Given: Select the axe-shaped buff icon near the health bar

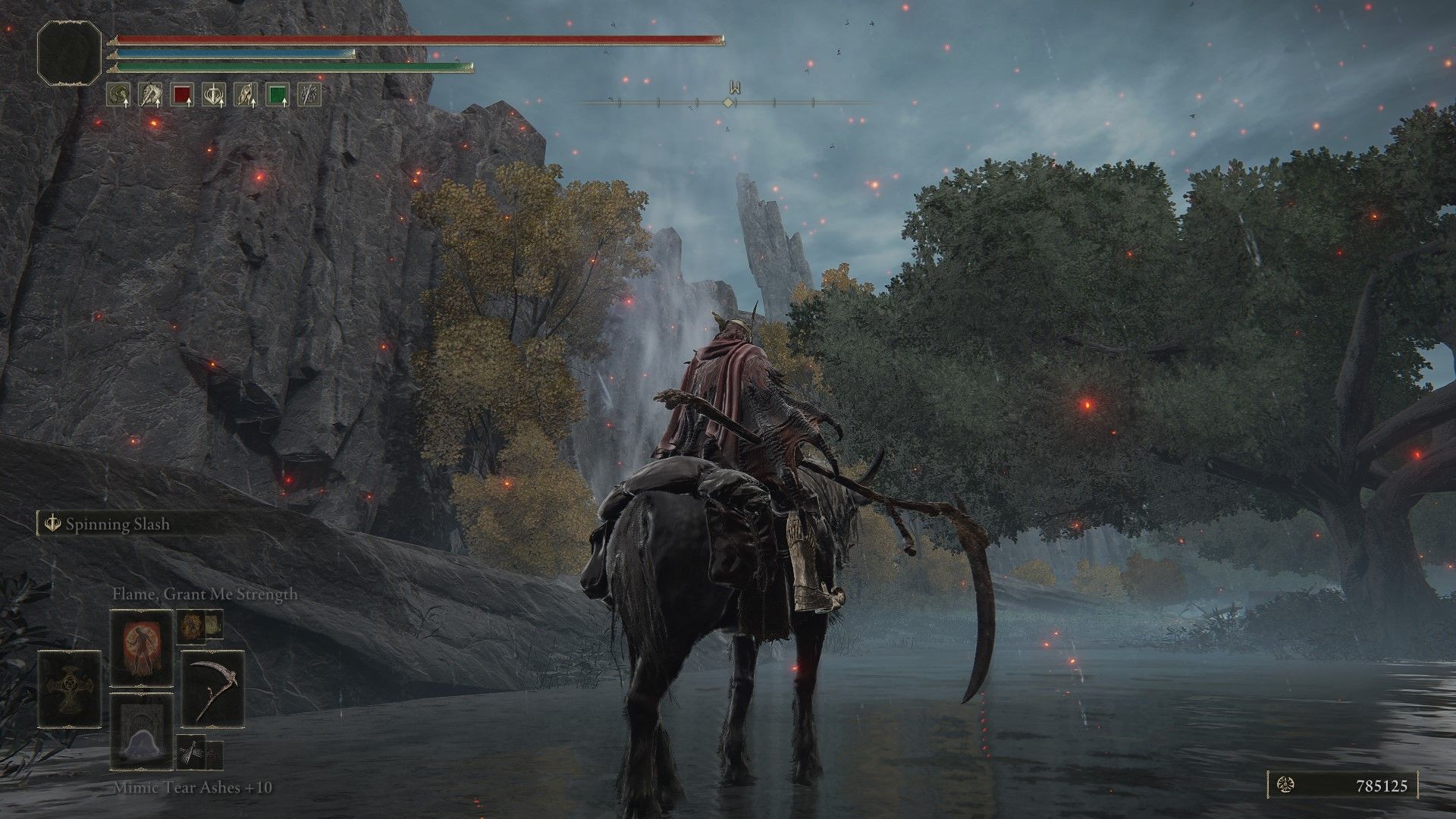Looking at the screenshot, I should pyautogui.click(x=150, y=95).
